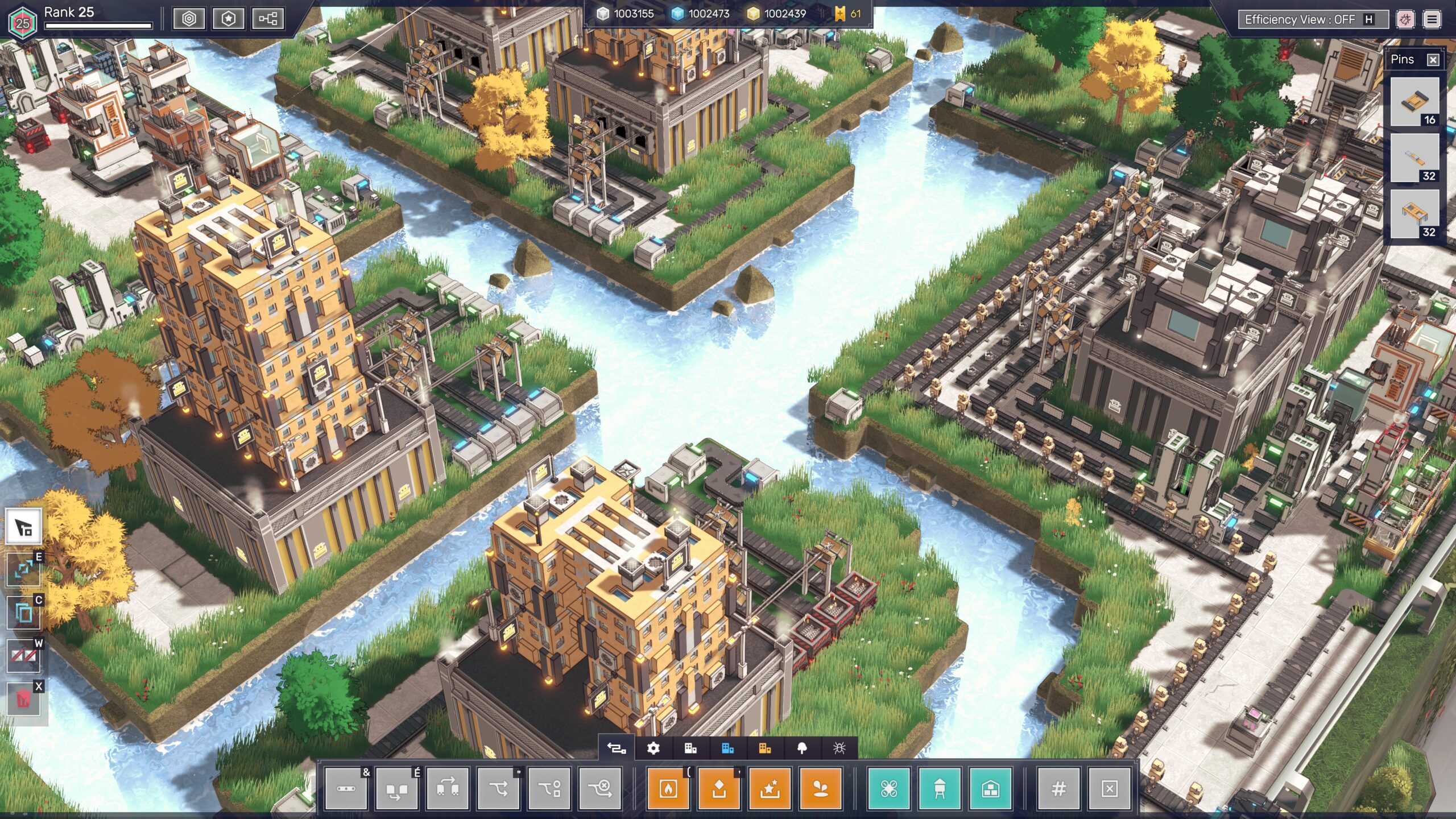Viewport: 1456px width, 819px height.
Task: Toggle the Efficiency View button
Action: click(x=1307, y=20)
